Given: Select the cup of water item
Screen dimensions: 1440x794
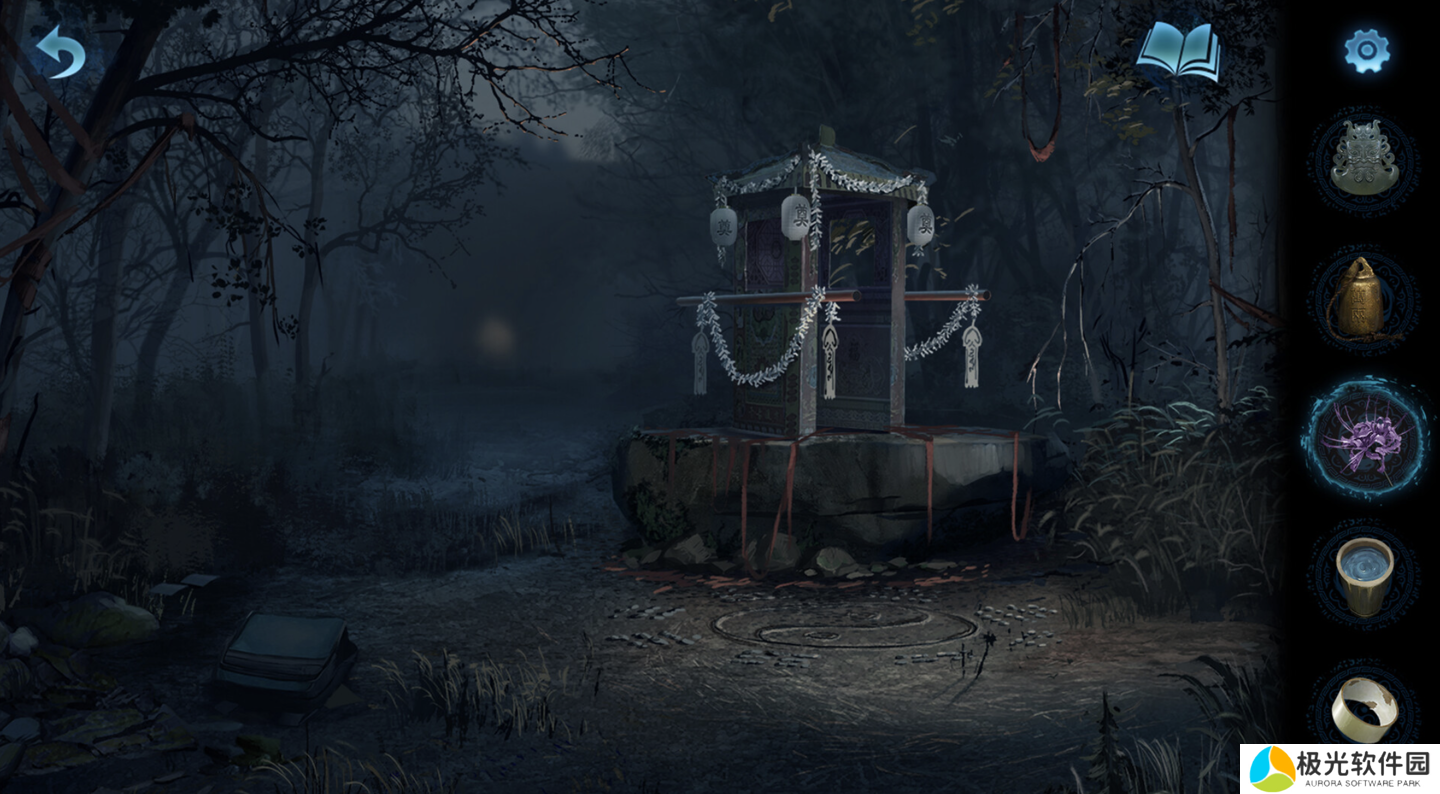Looking at the screenshot, I should (1365, 574).
